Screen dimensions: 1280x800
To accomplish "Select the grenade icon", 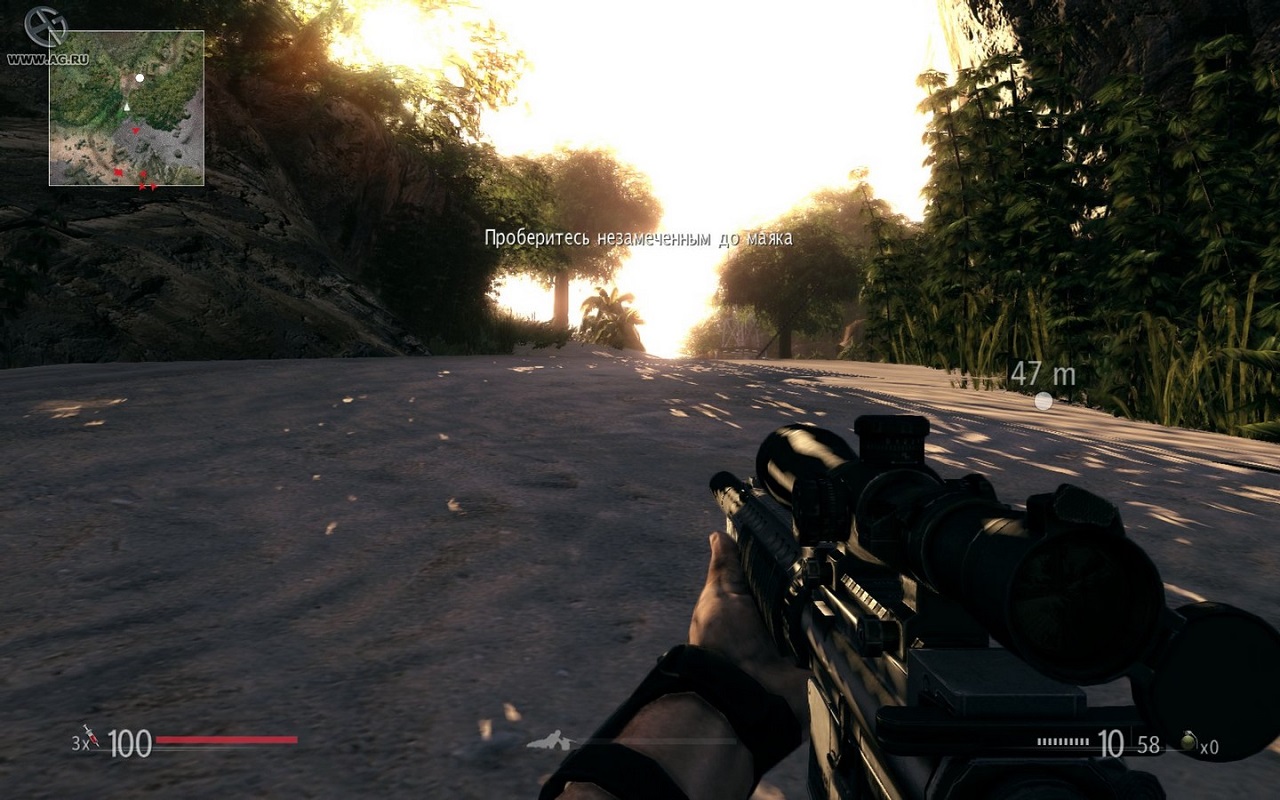I will click(1187, 741).
